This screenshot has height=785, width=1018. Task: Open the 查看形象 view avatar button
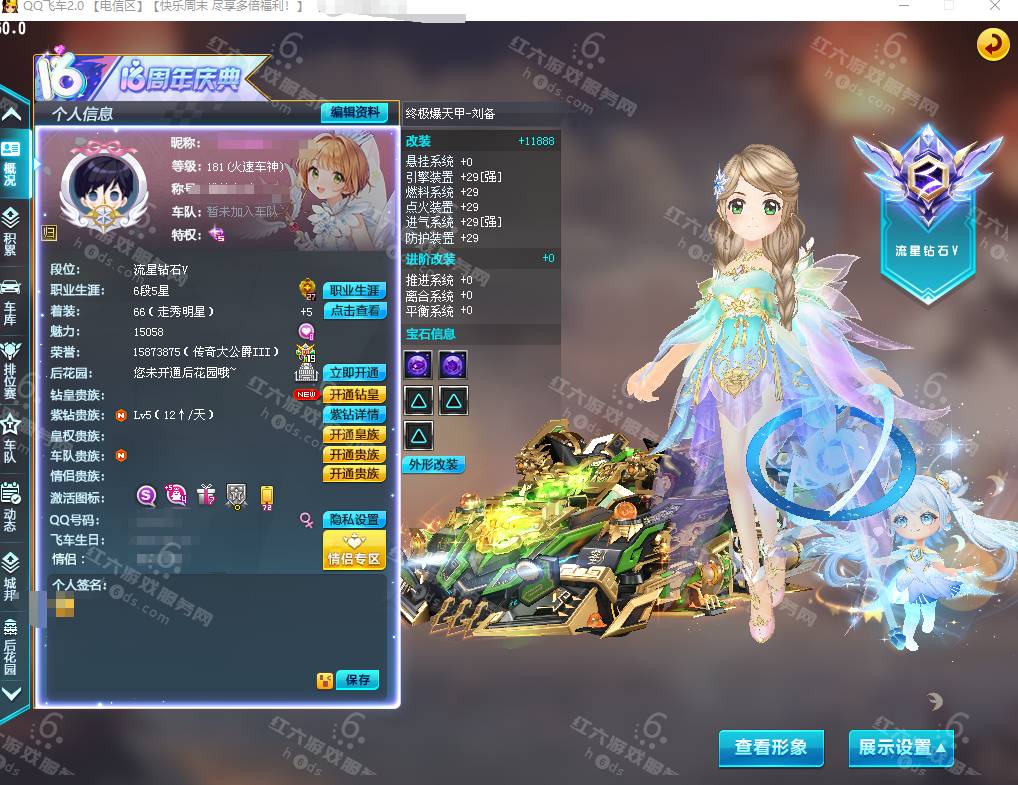(770, 747)
